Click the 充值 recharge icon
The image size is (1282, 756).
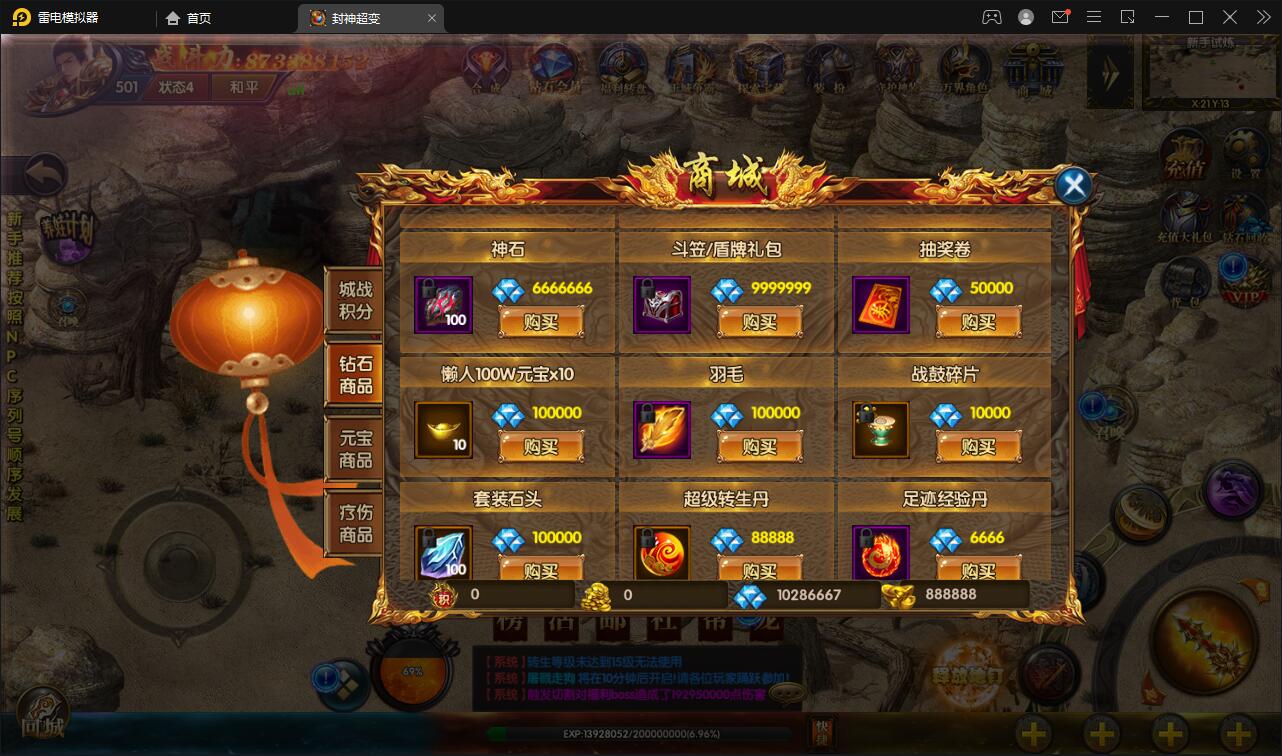1182,155
